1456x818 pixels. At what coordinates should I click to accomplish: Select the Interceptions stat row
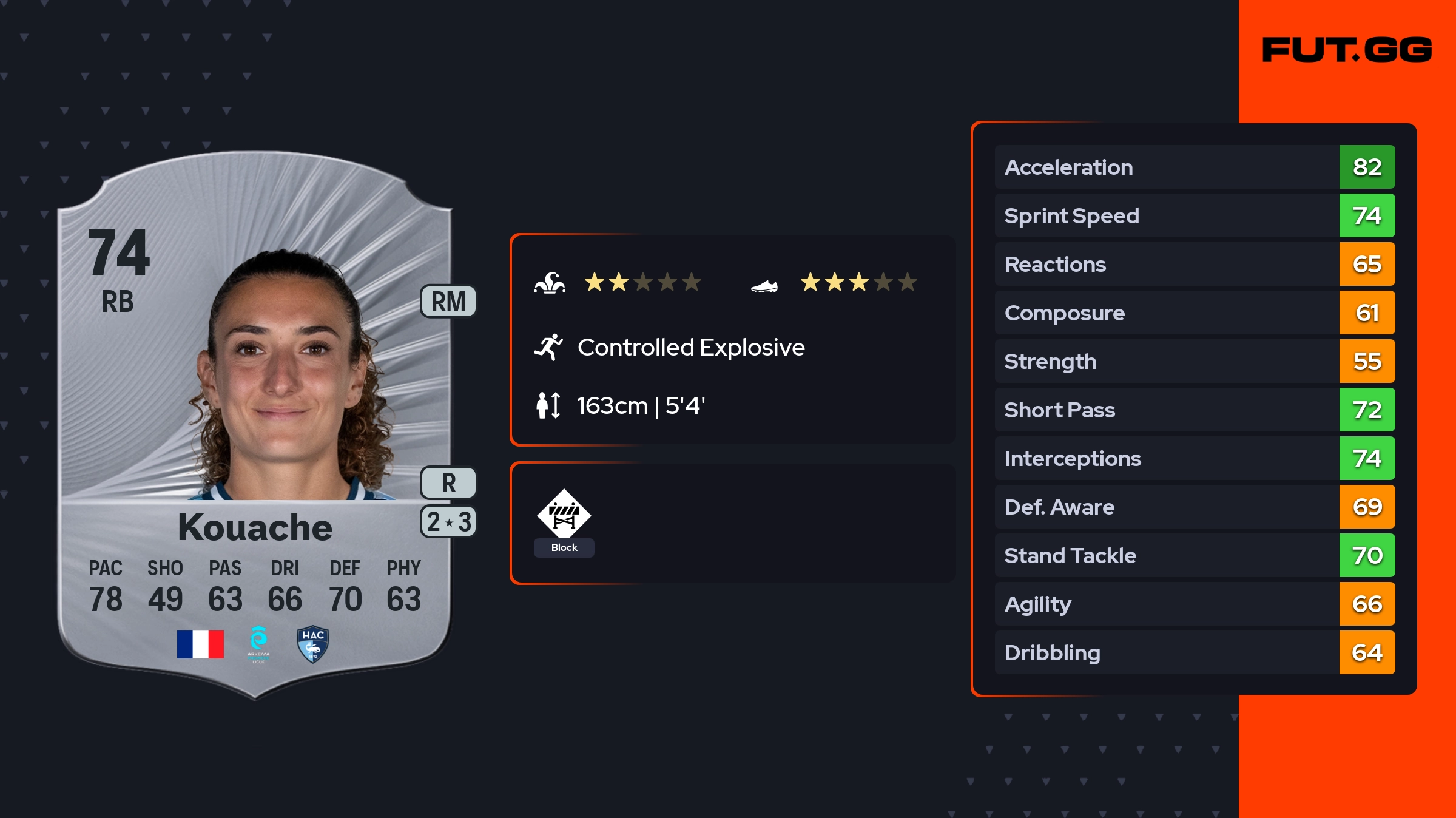pyautogui.click(x=1194, y=458)
